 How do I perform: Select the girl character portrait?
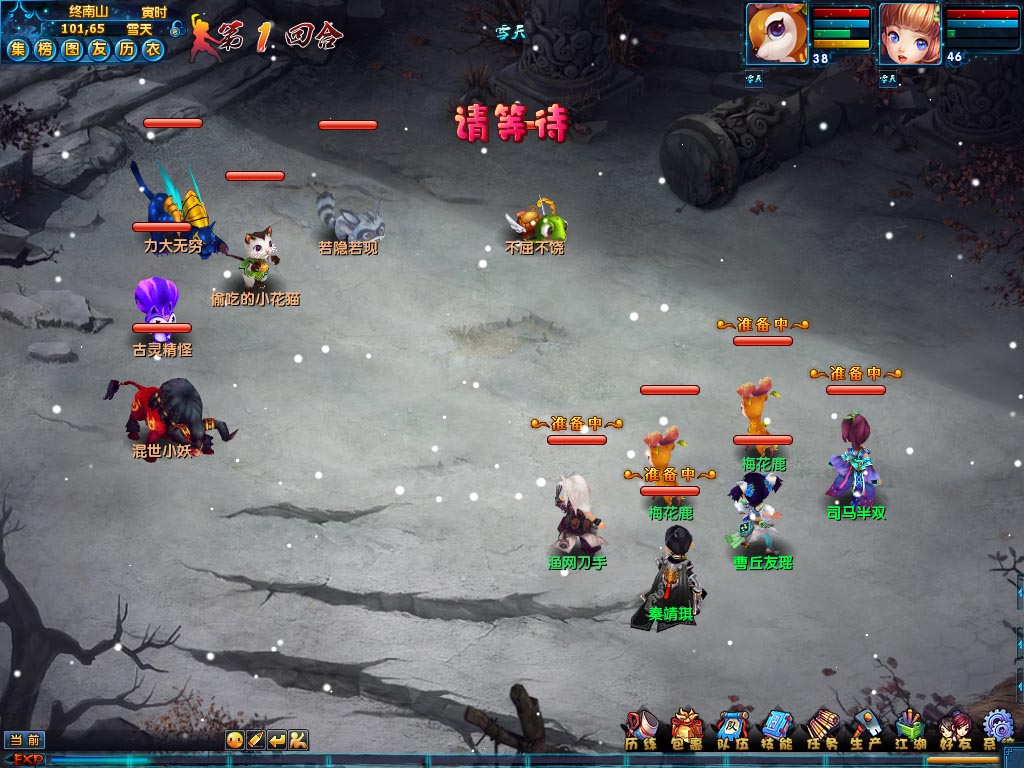[909, 33]
